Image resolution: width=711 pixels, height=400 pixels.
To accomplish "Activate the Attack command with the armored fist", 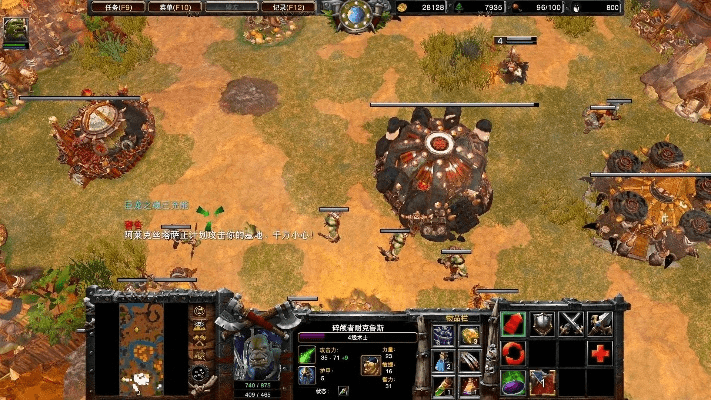I will coord(600,323).
